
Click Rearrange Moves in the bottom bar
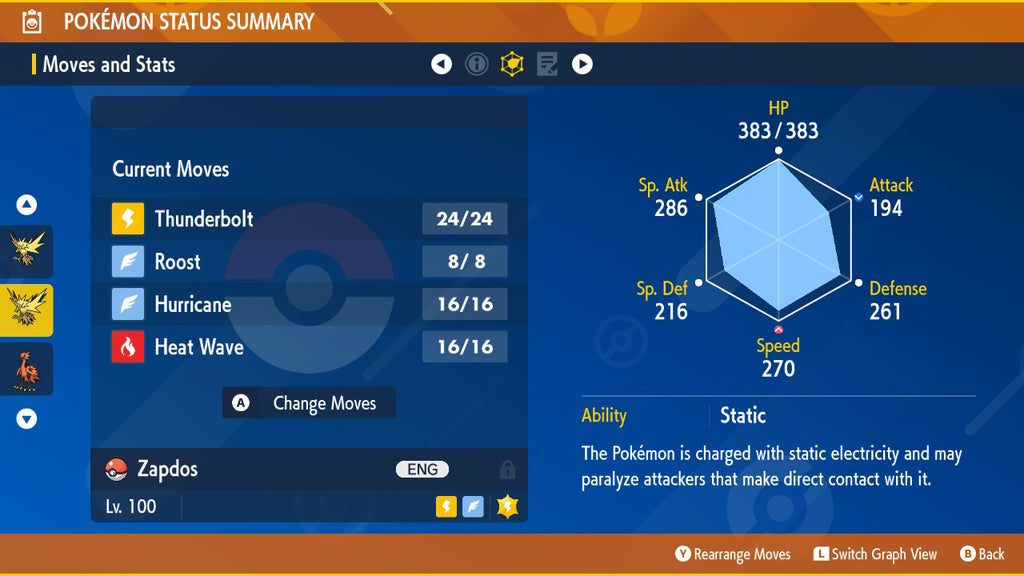point(733,554)
